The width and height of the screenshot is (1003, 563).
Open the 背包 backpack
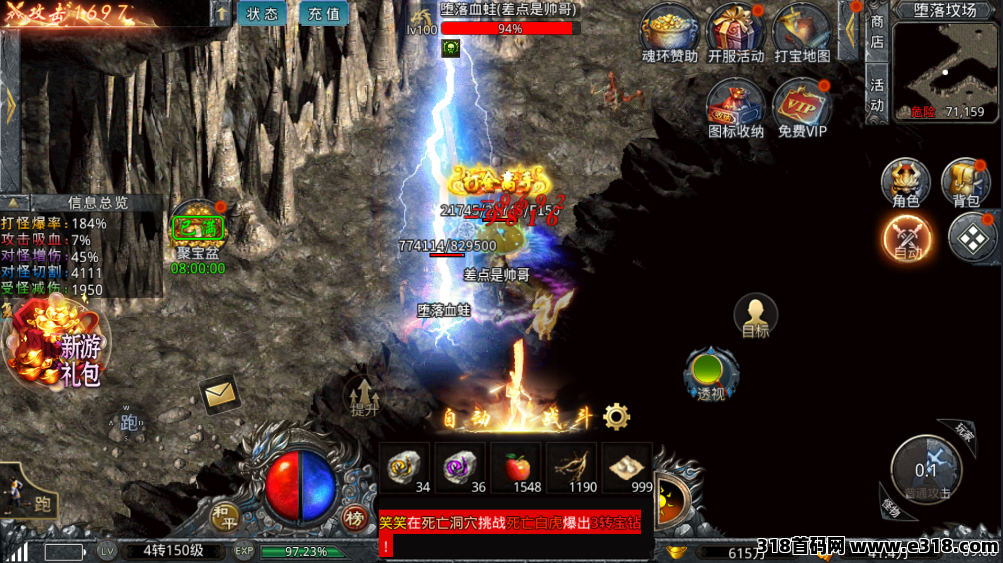coord(965,183)
